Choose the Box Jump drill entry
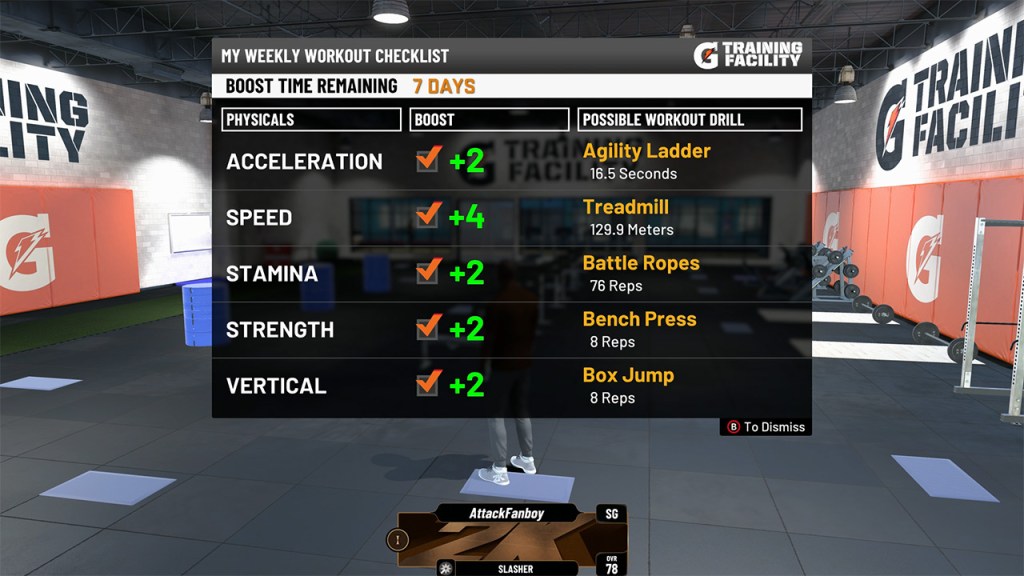The width and height of the screenshot is (1024, 576). point(628,375)
